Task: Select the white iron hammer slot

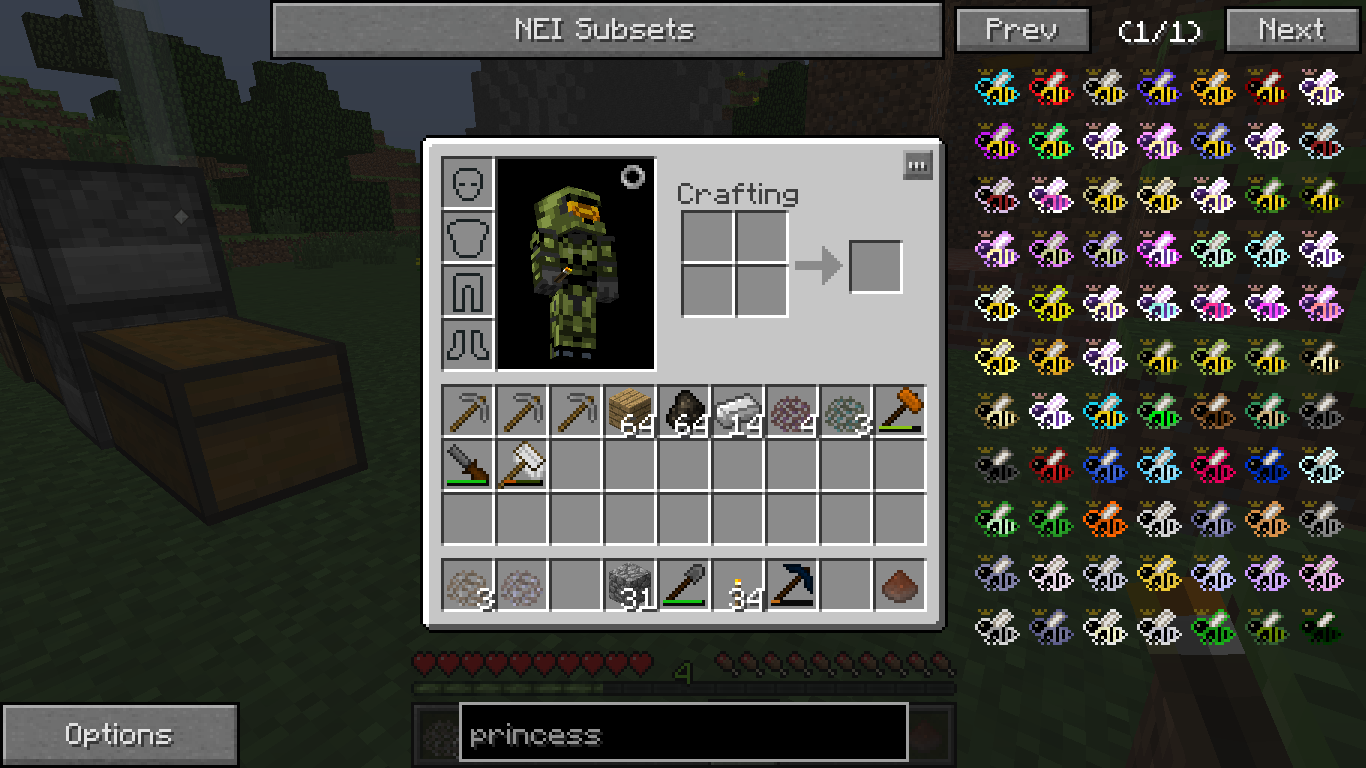Action: (522, 466)
